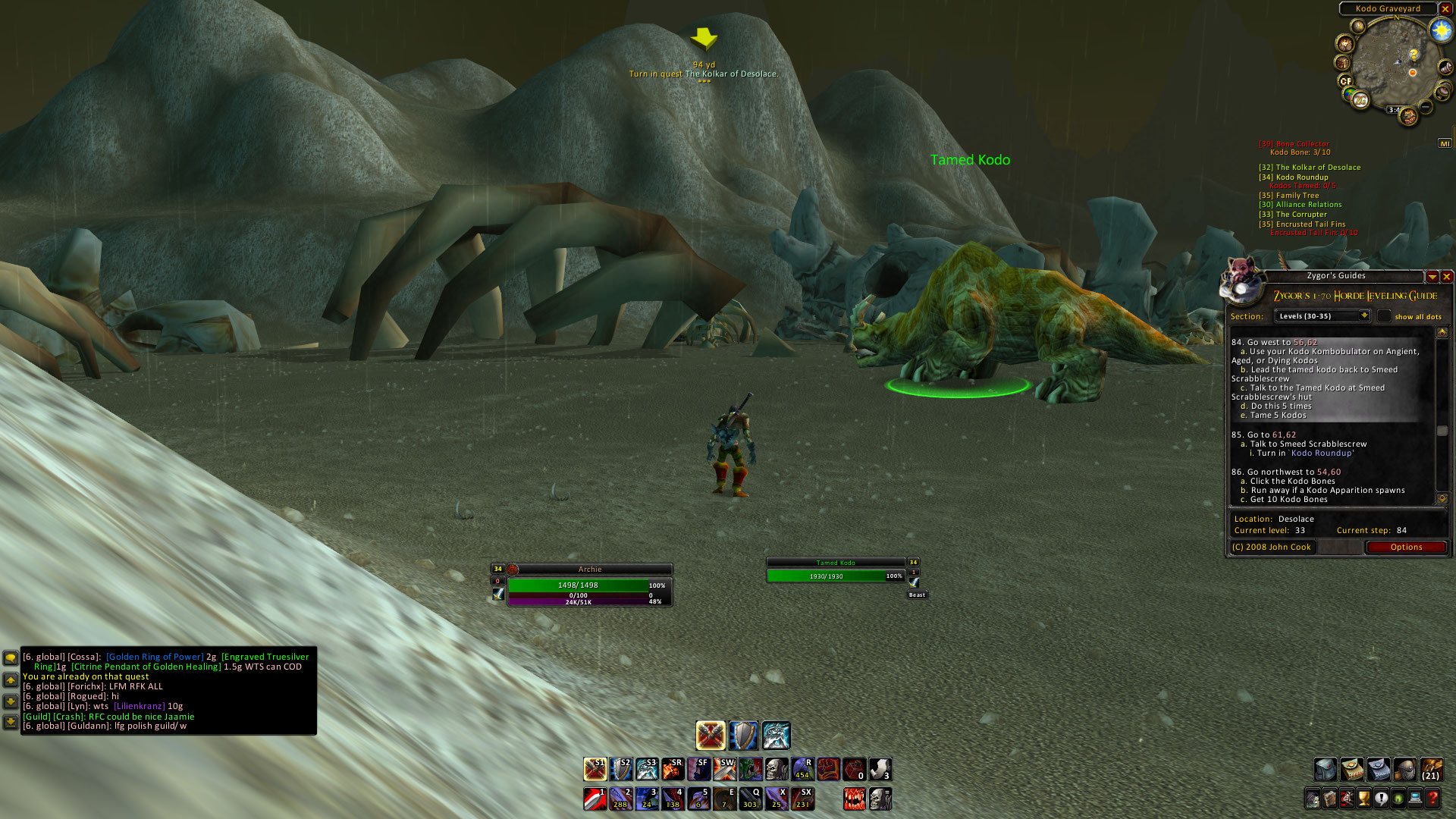Close the minimap with the red X
The image size is (1456, 819).
click(1445, 9)
